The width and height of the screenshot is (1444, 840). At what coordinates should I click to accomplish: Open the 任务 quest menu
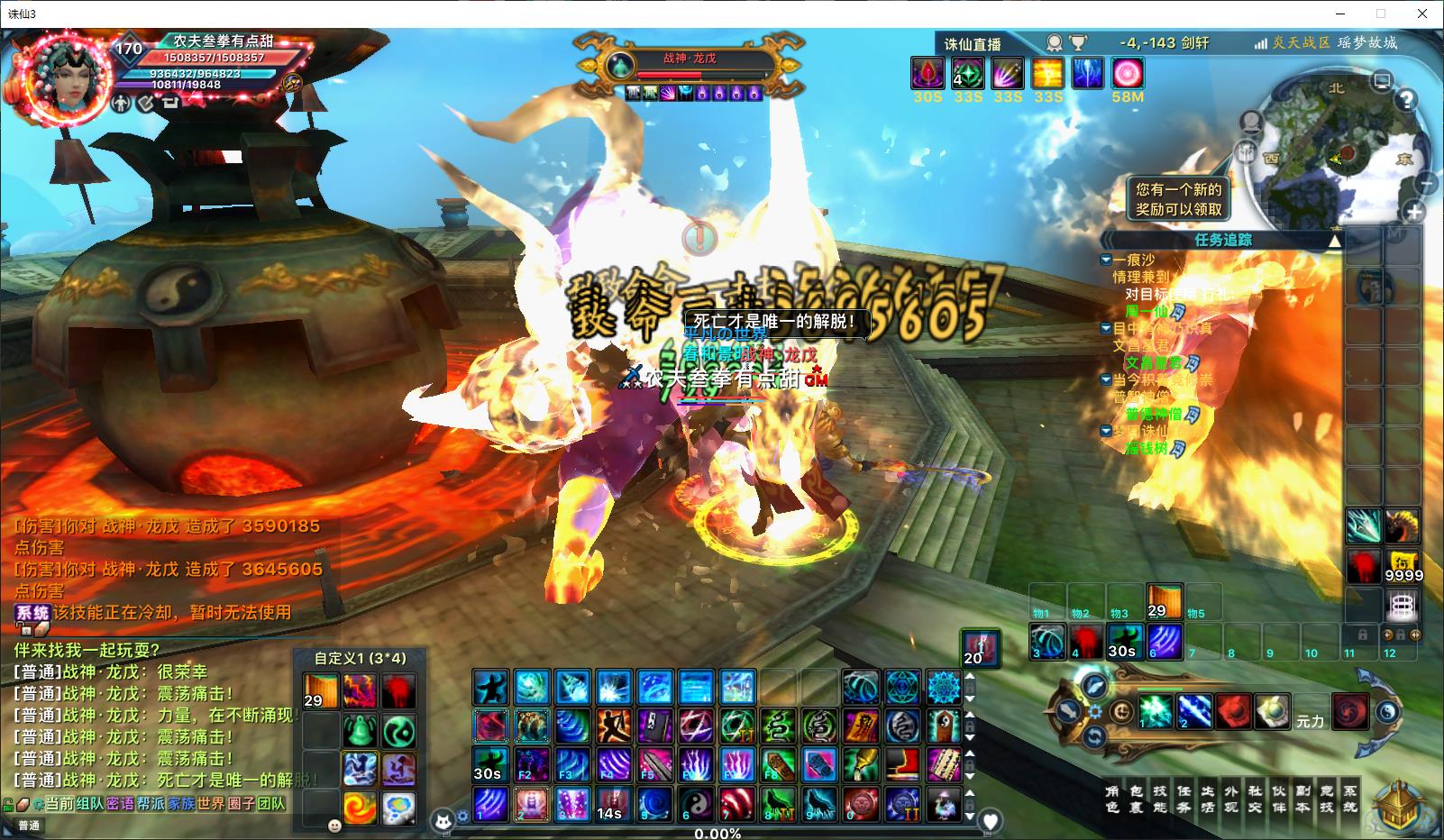point(1184,799)
